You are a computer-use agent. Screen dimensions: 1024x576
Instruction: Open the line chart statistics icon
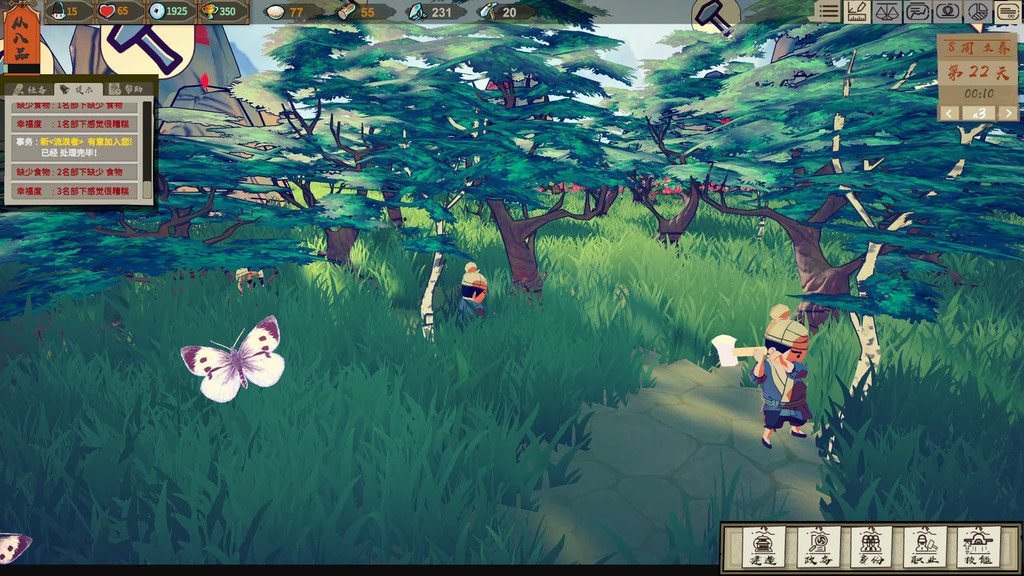click(917, 11)
